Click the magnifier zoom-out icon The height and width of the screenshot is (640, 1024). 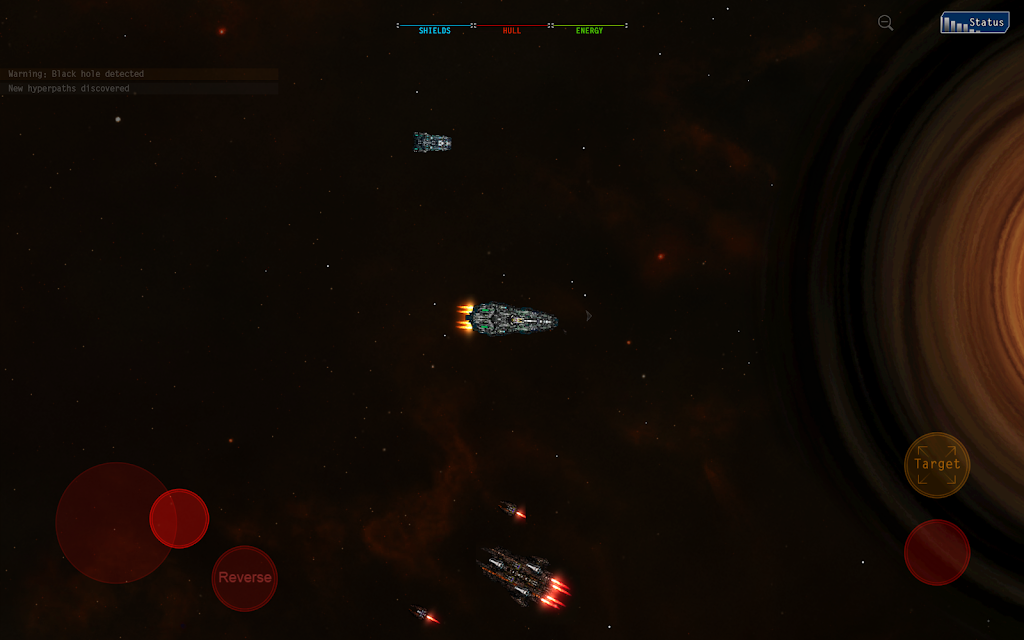pyautogui.click(x=885, y=23)
